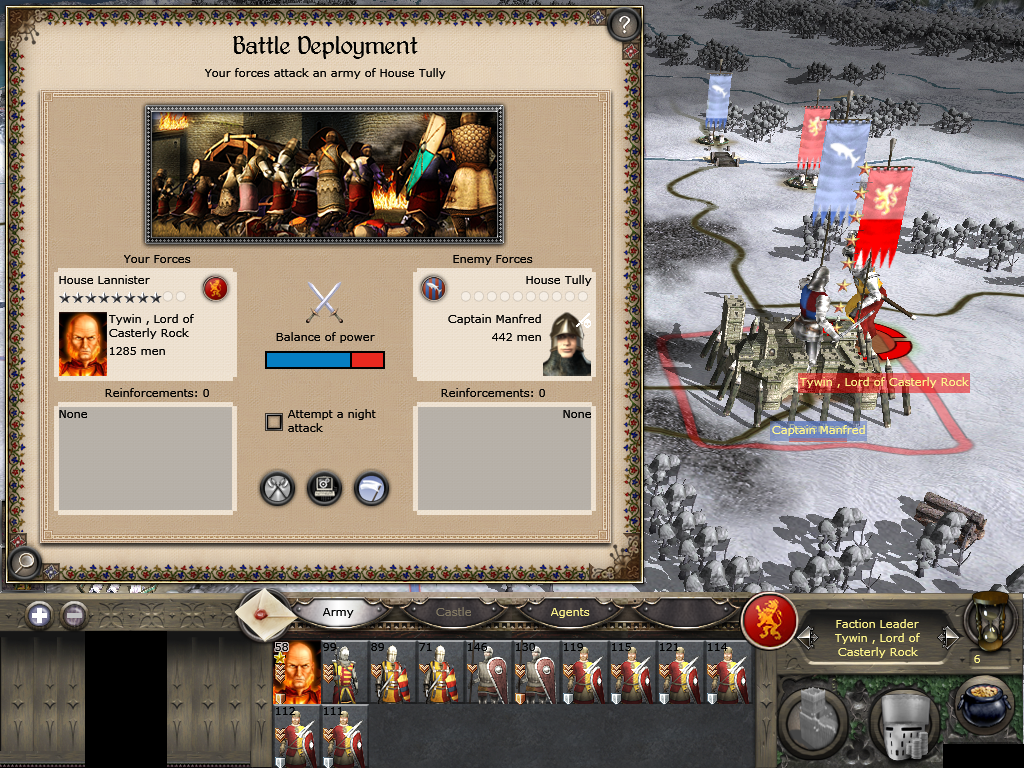Fight the battle with crossed axes button
This screenshot has width=1024, height=768.
[277, 489]
